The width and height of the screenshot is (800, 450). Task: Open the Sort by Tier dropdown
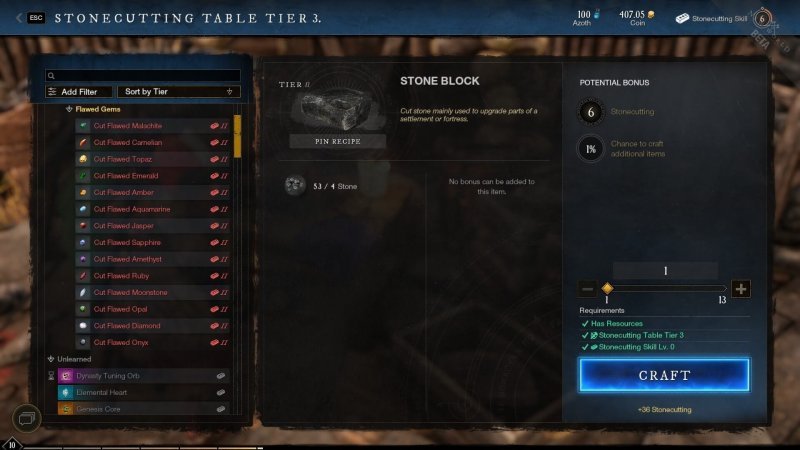[x=178, y=92]
